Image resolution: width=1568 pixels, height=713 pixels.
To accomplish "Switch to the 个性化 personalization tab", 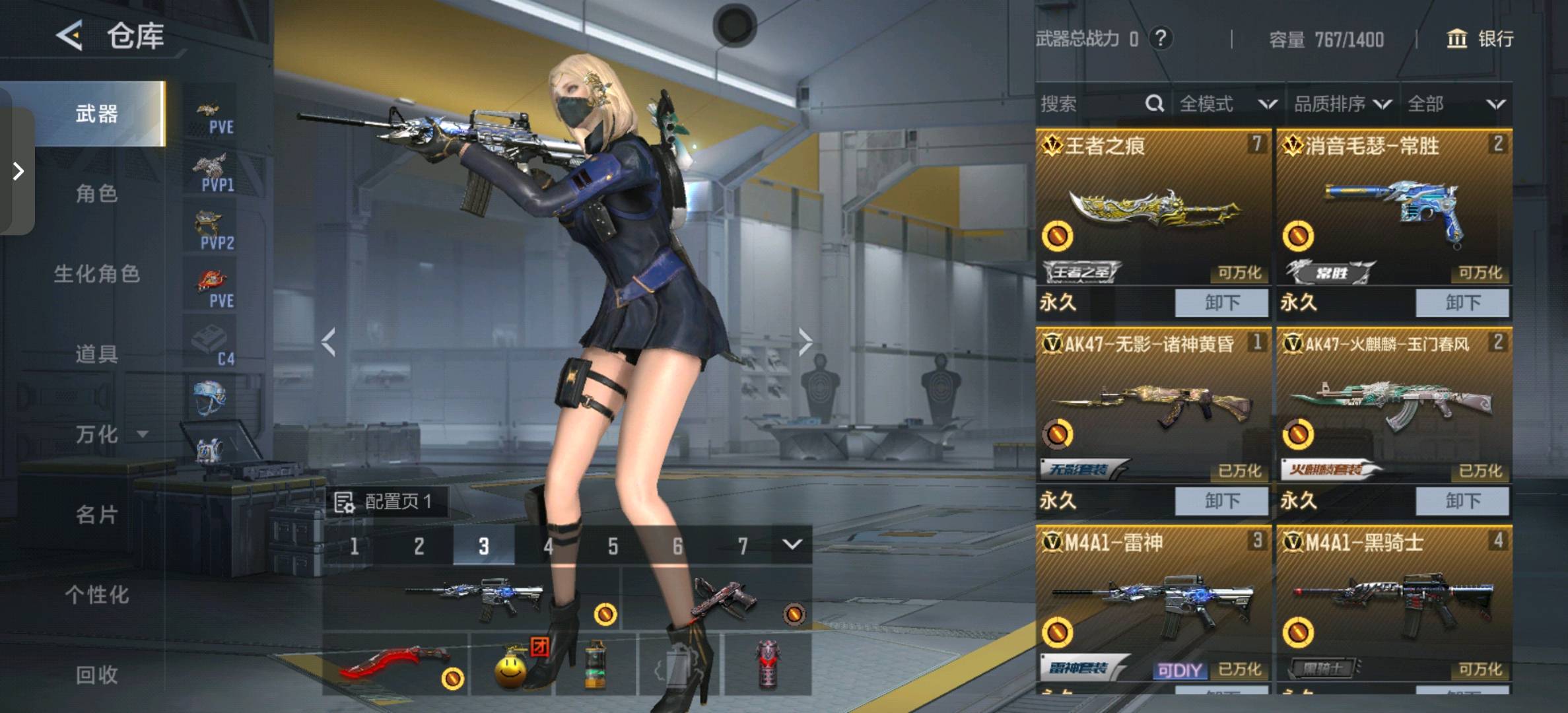I will pyautogui.click(x=96, y=595).
